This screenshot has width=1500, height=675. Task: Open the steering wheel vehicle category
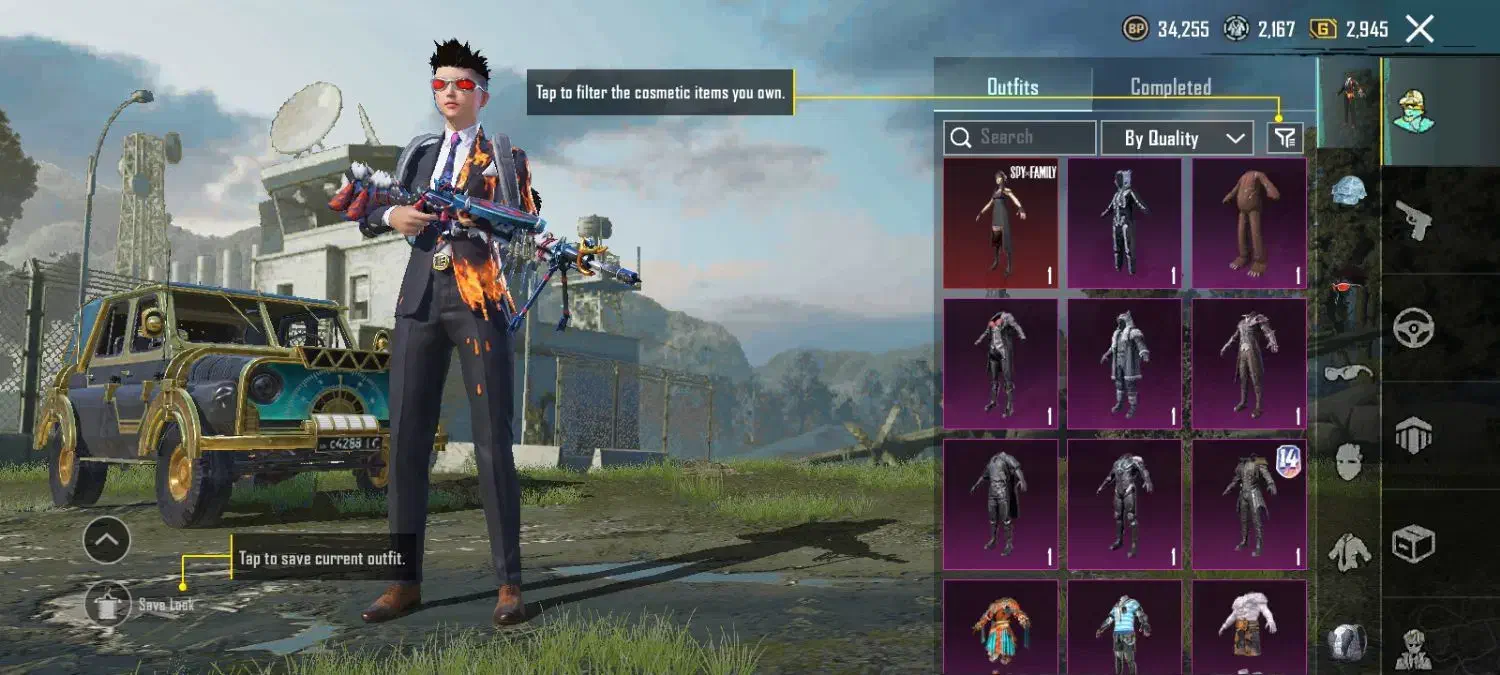[1413, 327]
